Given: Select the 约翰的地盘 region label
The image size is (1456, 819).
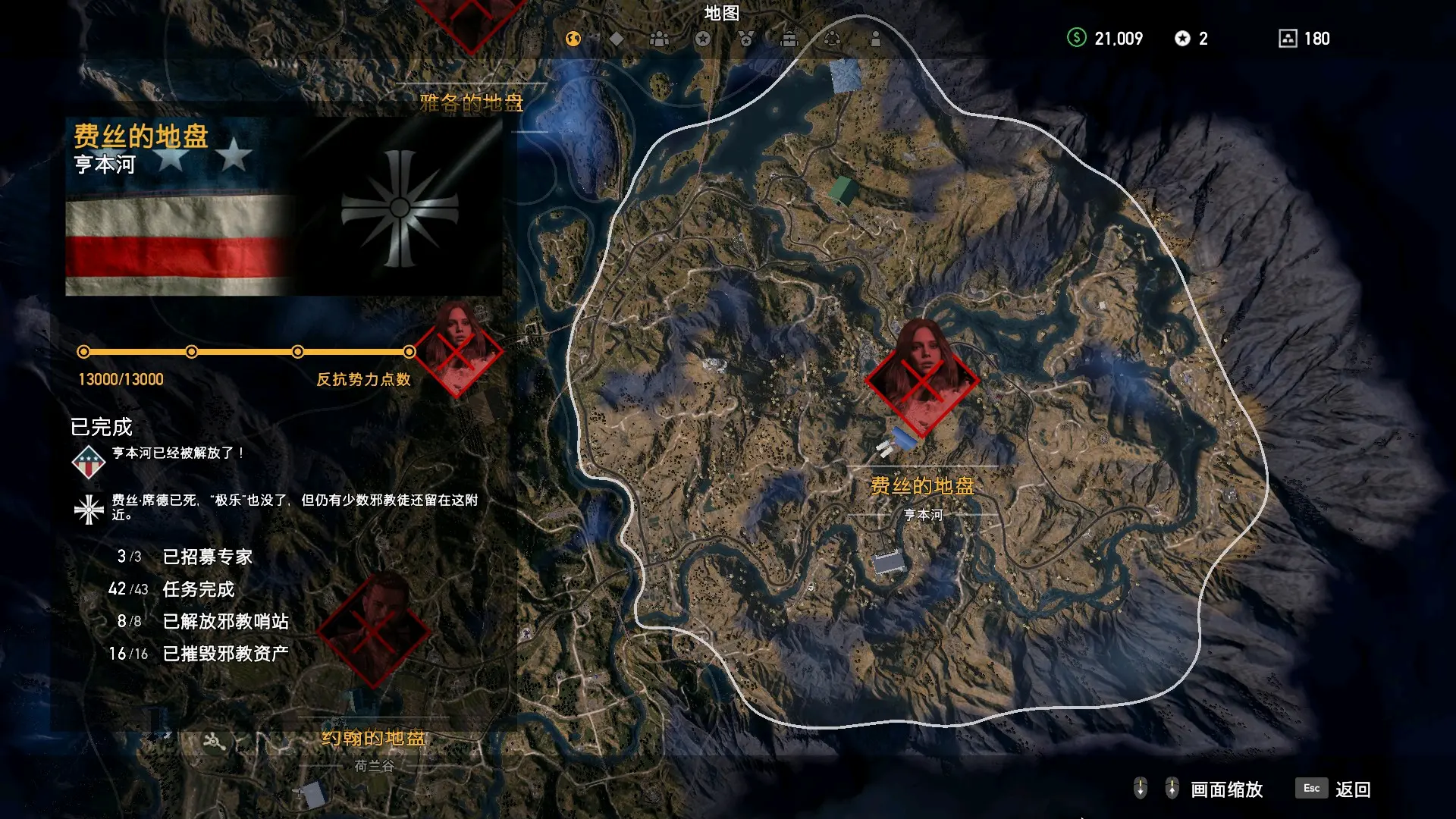Looking at the screenshot, I should click(x=374, y=738).
